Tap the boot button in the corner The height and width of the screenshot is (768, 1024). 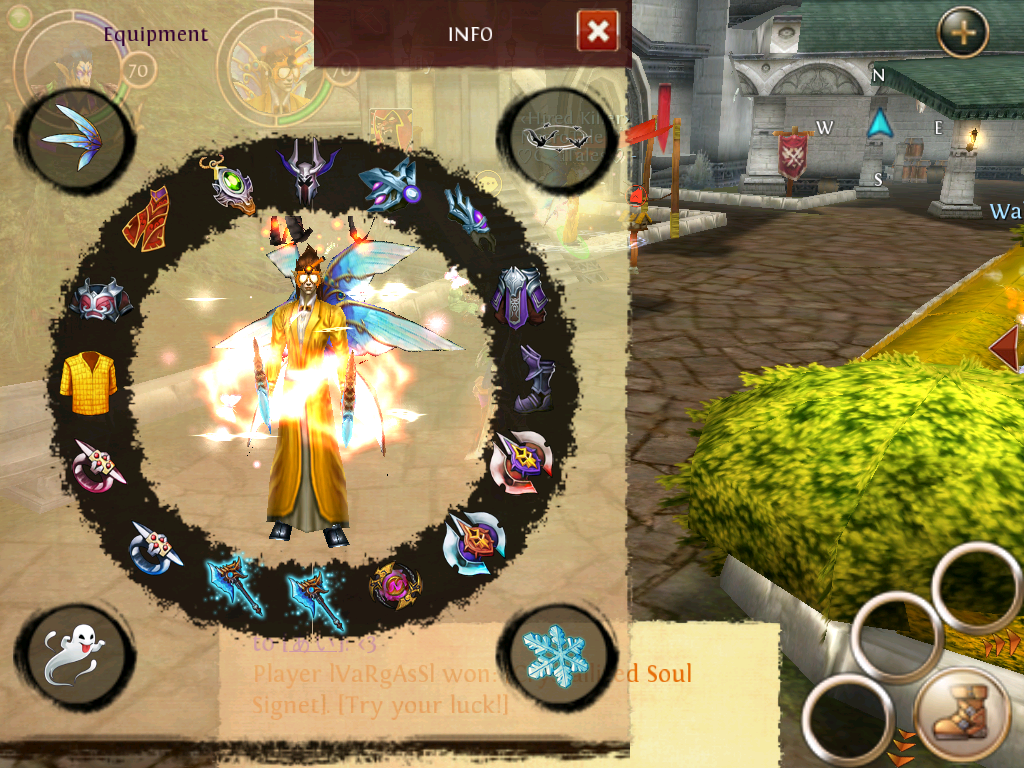964,718
